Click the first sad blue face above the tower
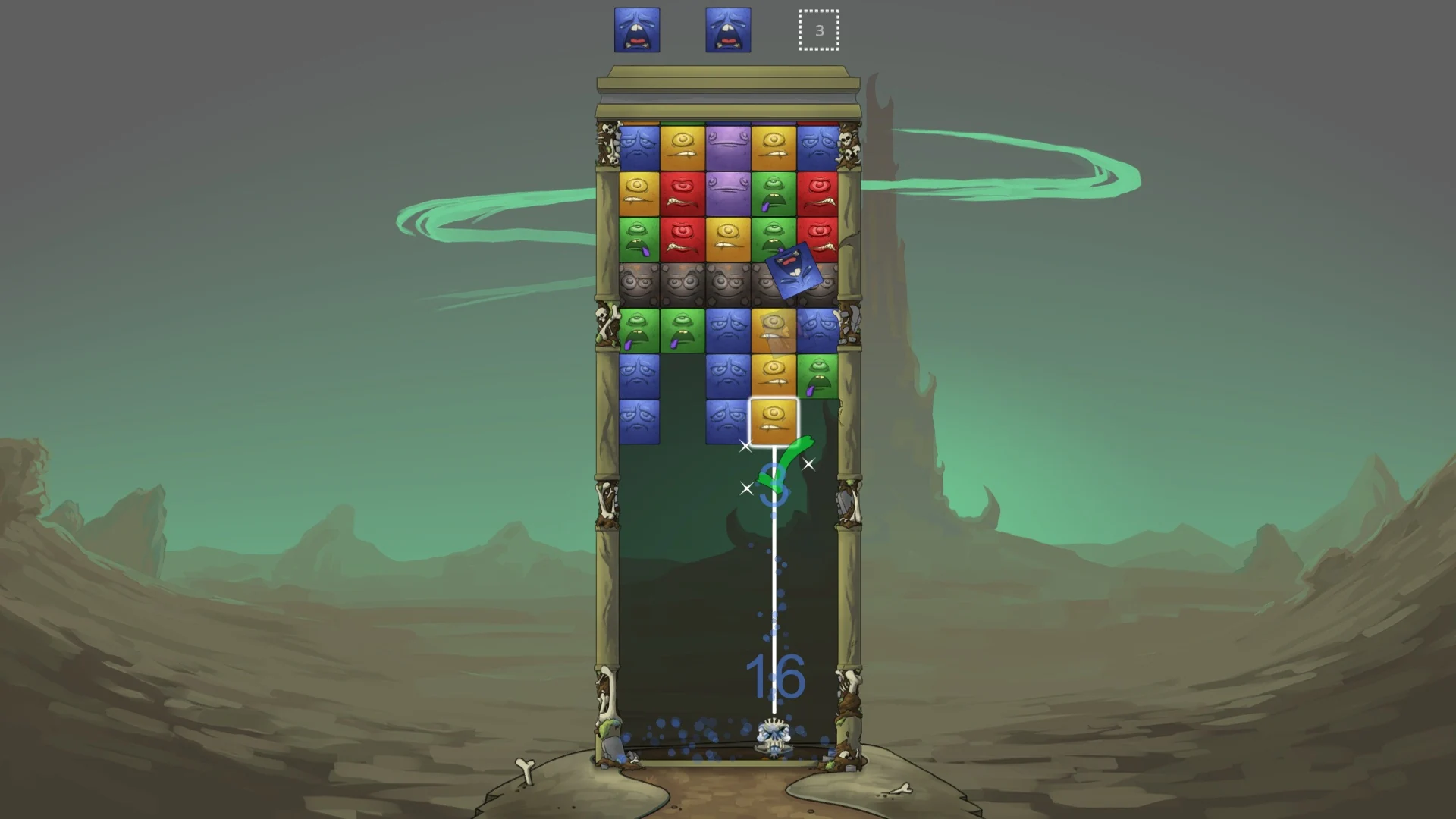Viewport: 1456px width, 819px height. [635, 30]
